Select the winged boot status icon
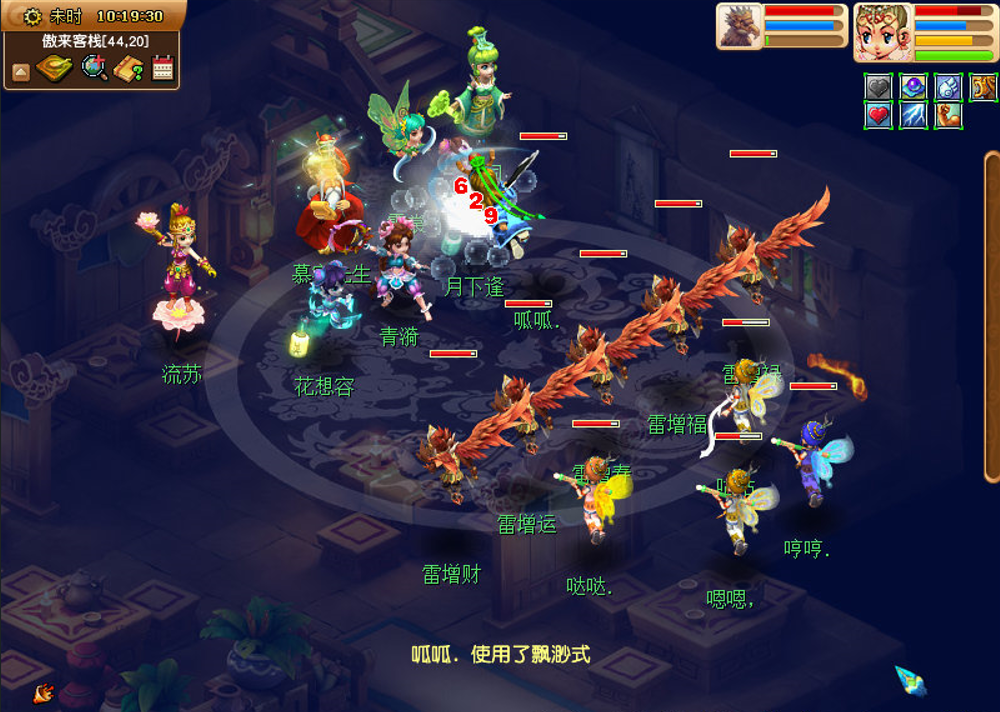Screen dimensions: 1000x712 pyautogui.click(x=948, y=88)
